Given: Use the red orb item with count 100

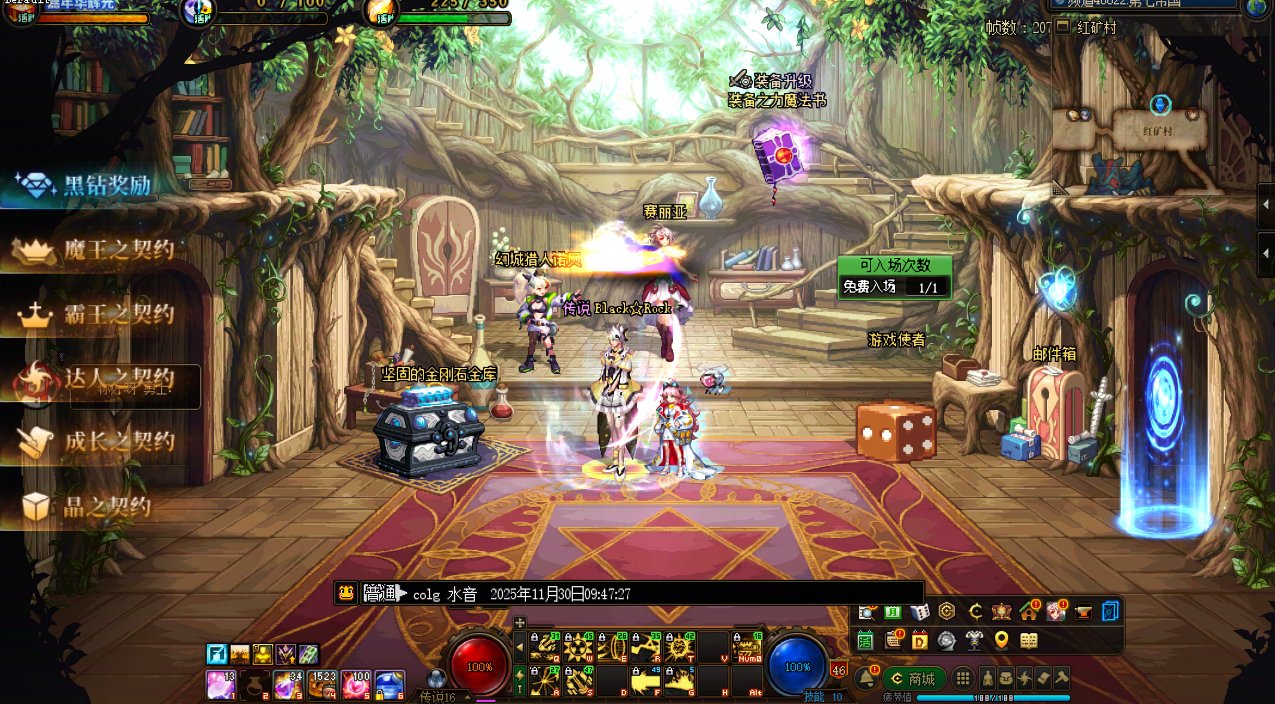Looking at the screenshot, I should (356, 684).
